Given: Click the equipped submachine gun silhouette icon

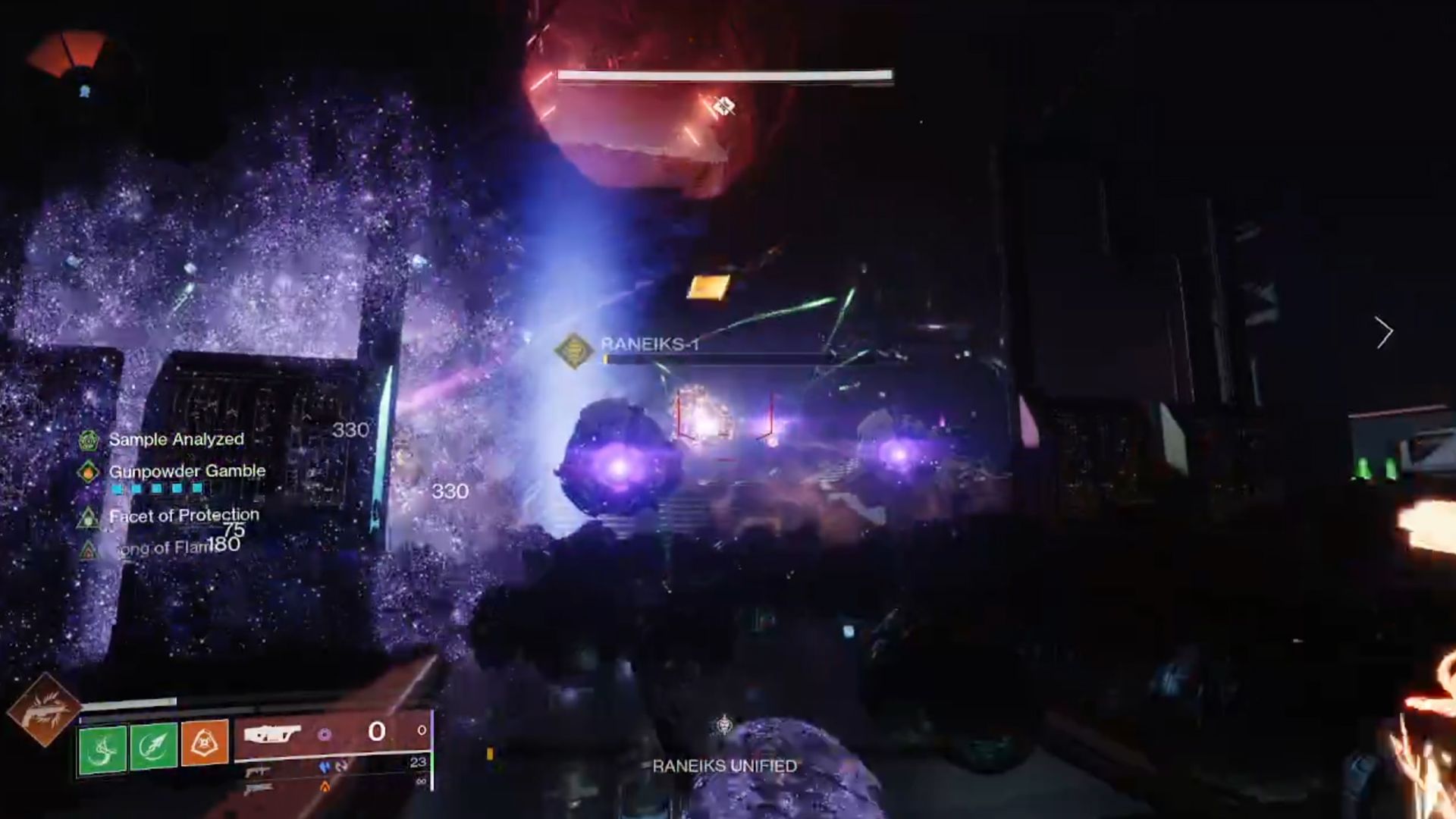Looking at the screenshot, I should pyautogui.click(x=273, y=733).
